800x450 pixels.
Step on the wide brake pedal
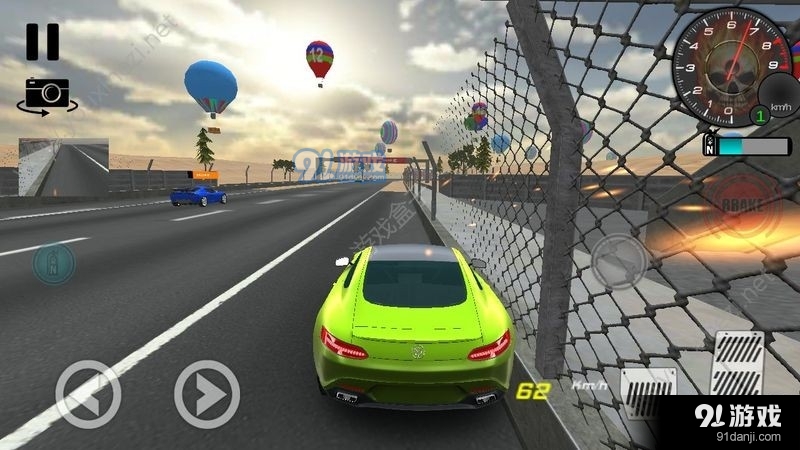click(x=648, y=393)
